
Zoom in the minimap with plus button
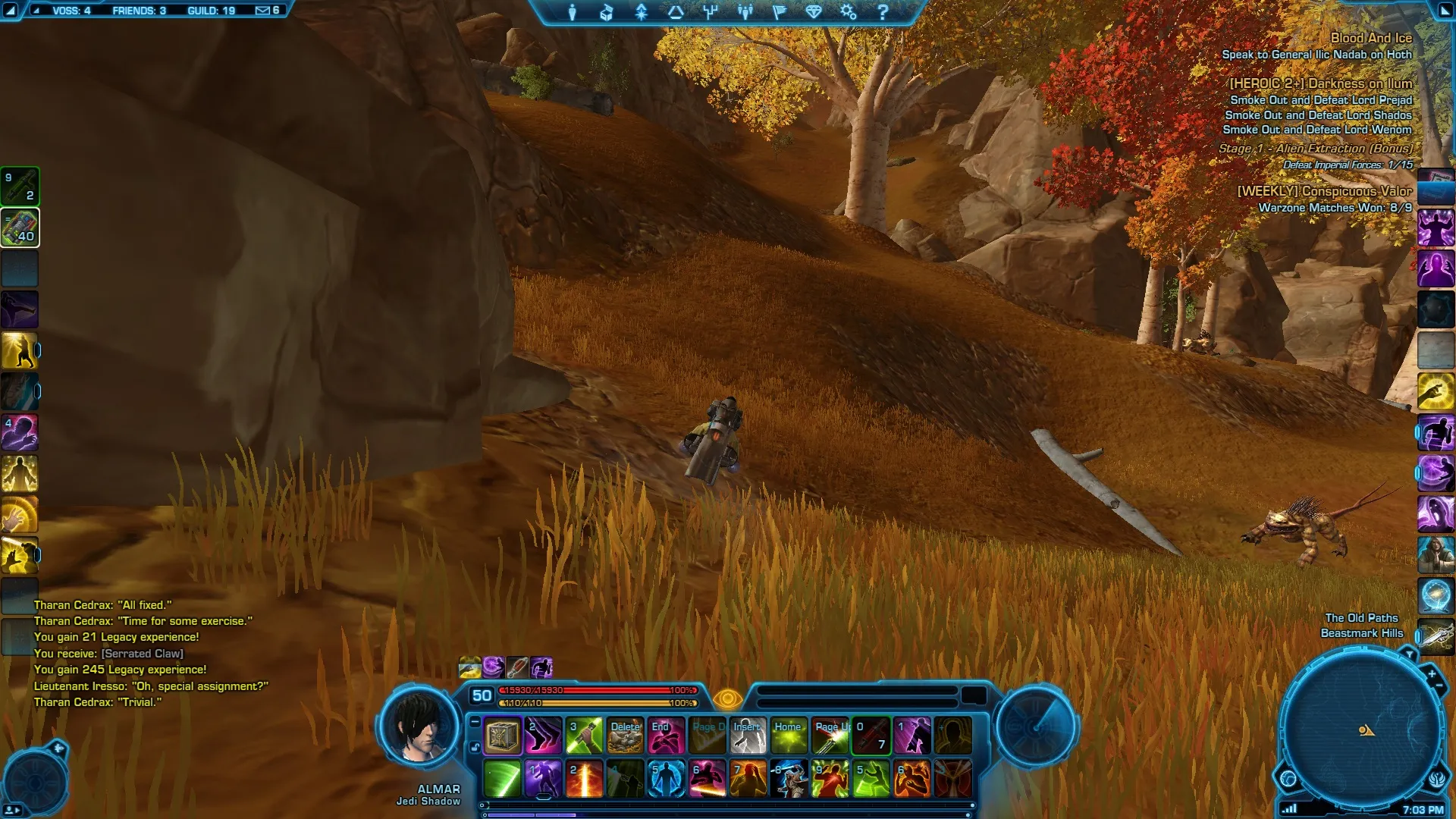tap(1431, 673)
